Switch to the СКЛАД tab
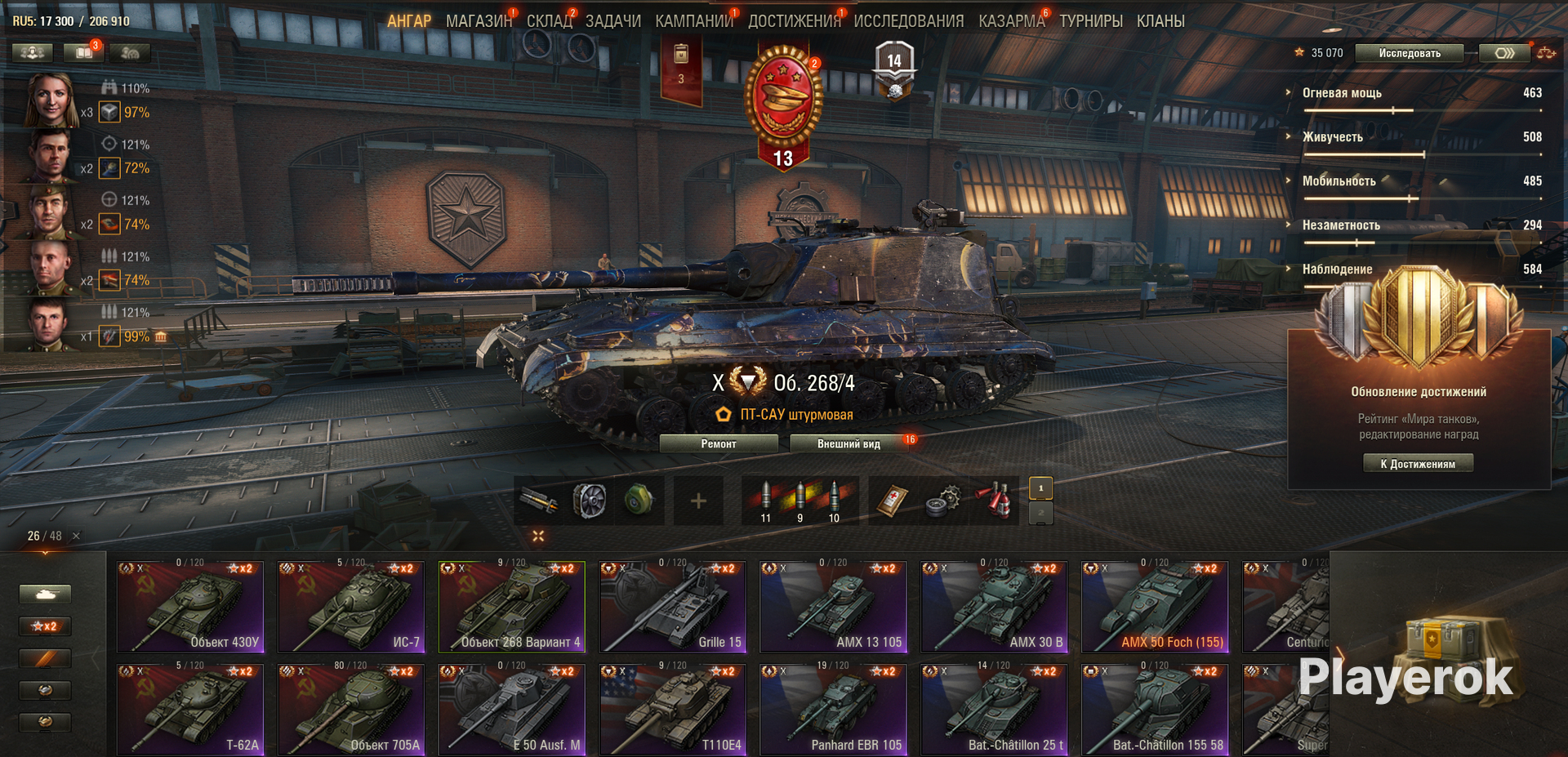The width and height of the screenshot is (1568, 757). pos(549,21)
